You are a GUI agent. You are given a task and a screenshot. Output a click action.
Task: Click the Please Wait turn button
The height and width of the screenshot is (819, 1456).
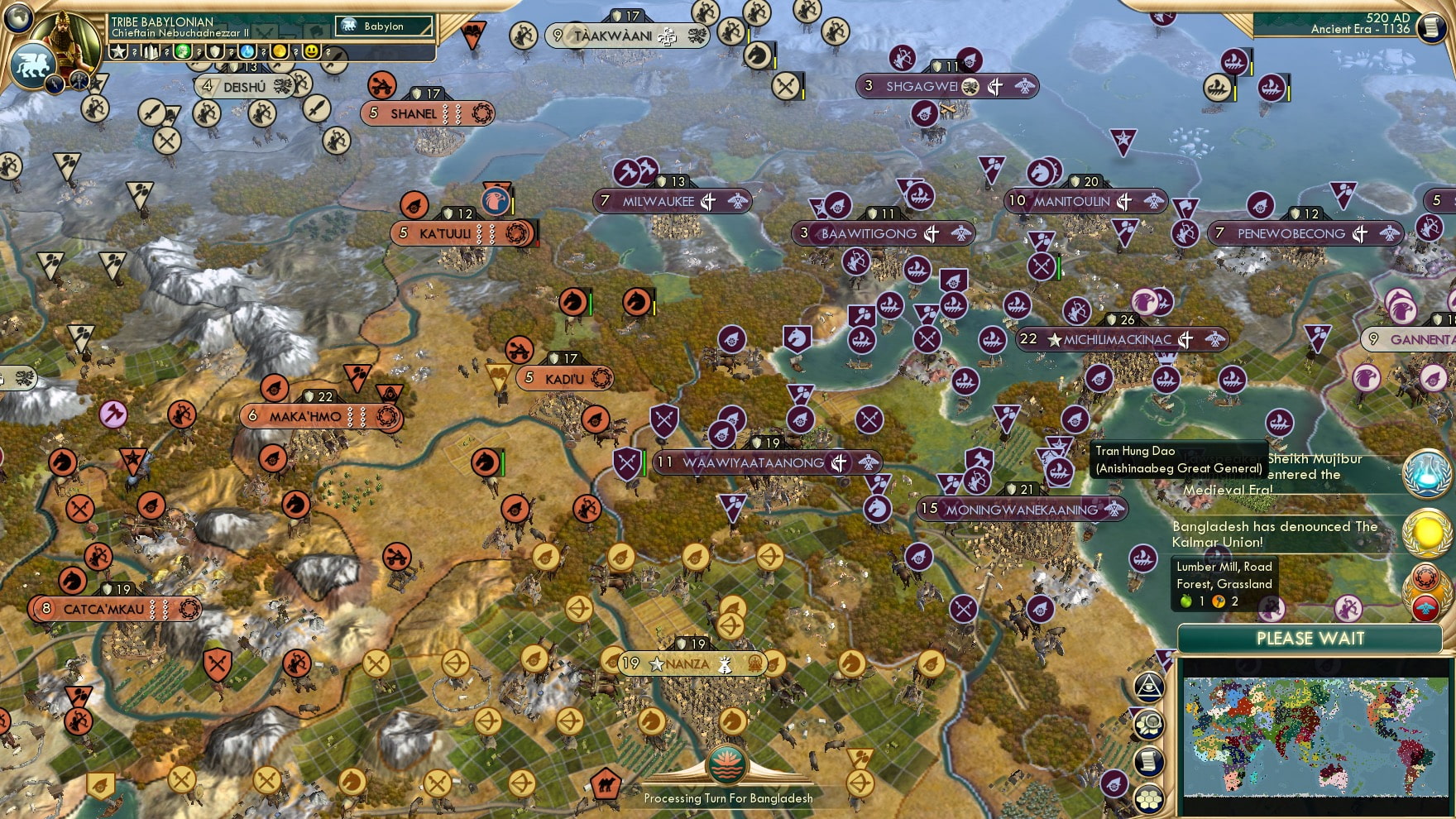1310,639
